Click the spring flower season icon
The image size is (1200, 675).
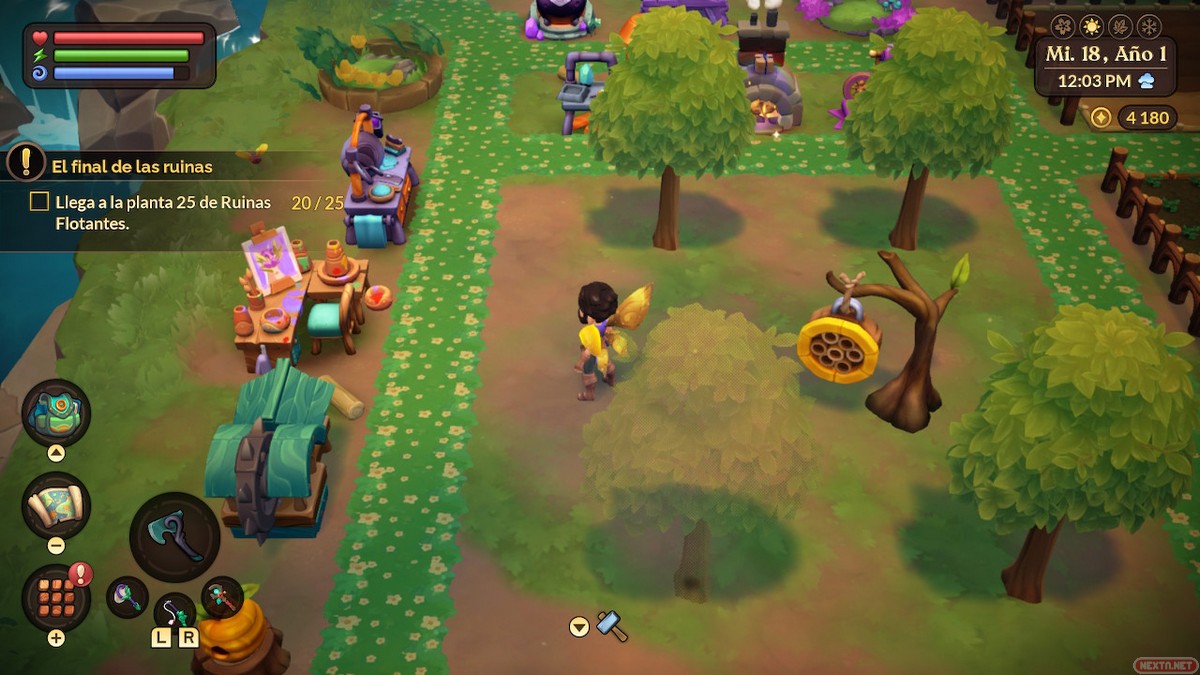click(x=1063, y=26)
